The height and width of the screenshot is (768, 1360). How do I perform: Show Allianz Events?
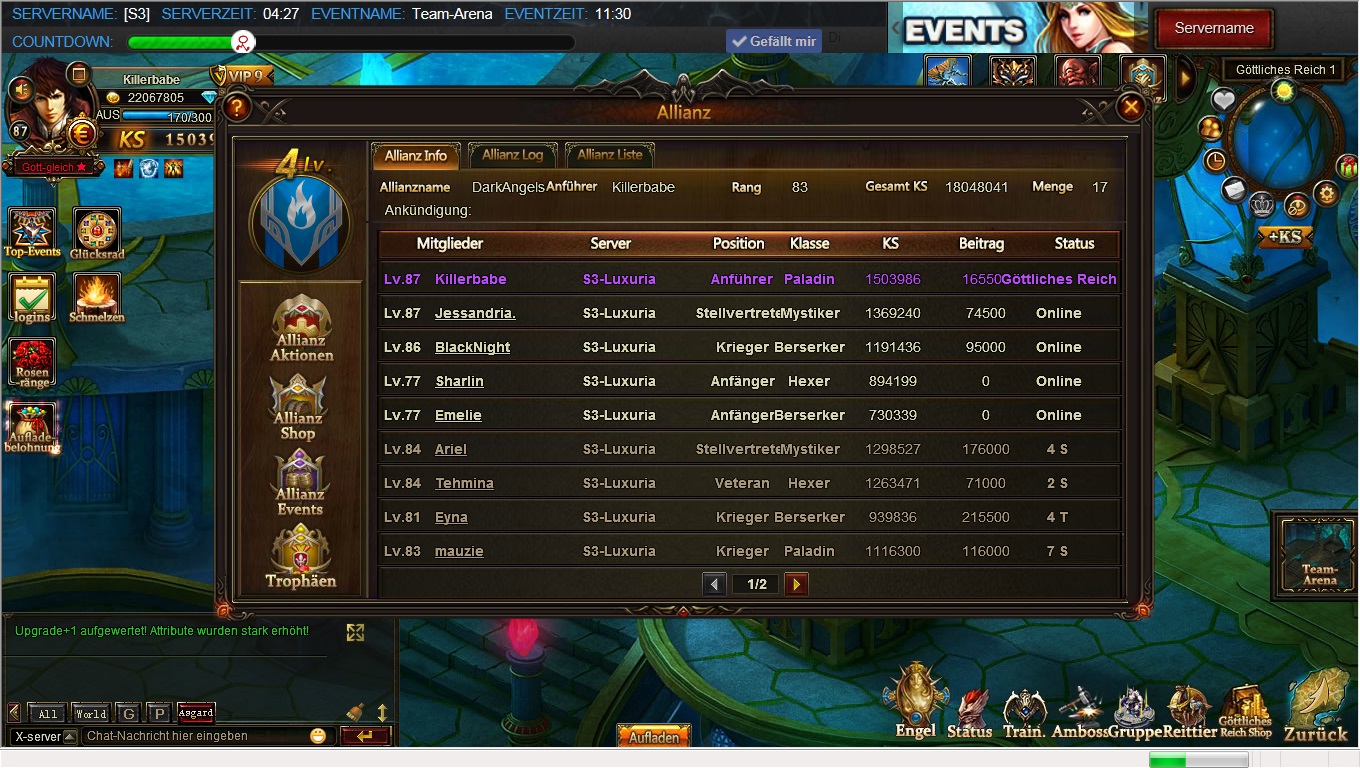300,482
